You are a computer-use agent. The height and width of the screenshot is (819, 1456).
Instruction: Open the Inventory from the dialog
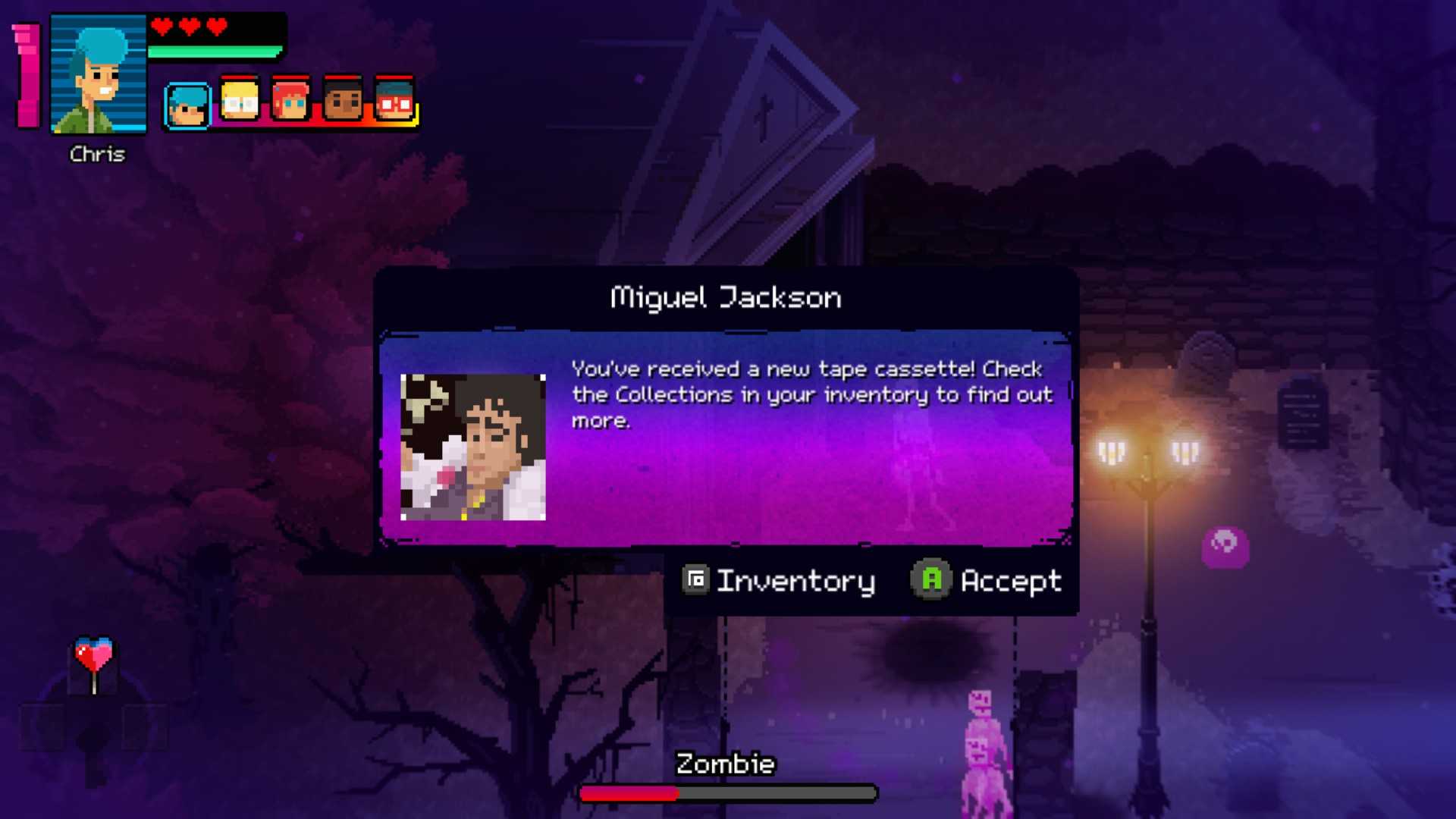[x=779, y=581]
